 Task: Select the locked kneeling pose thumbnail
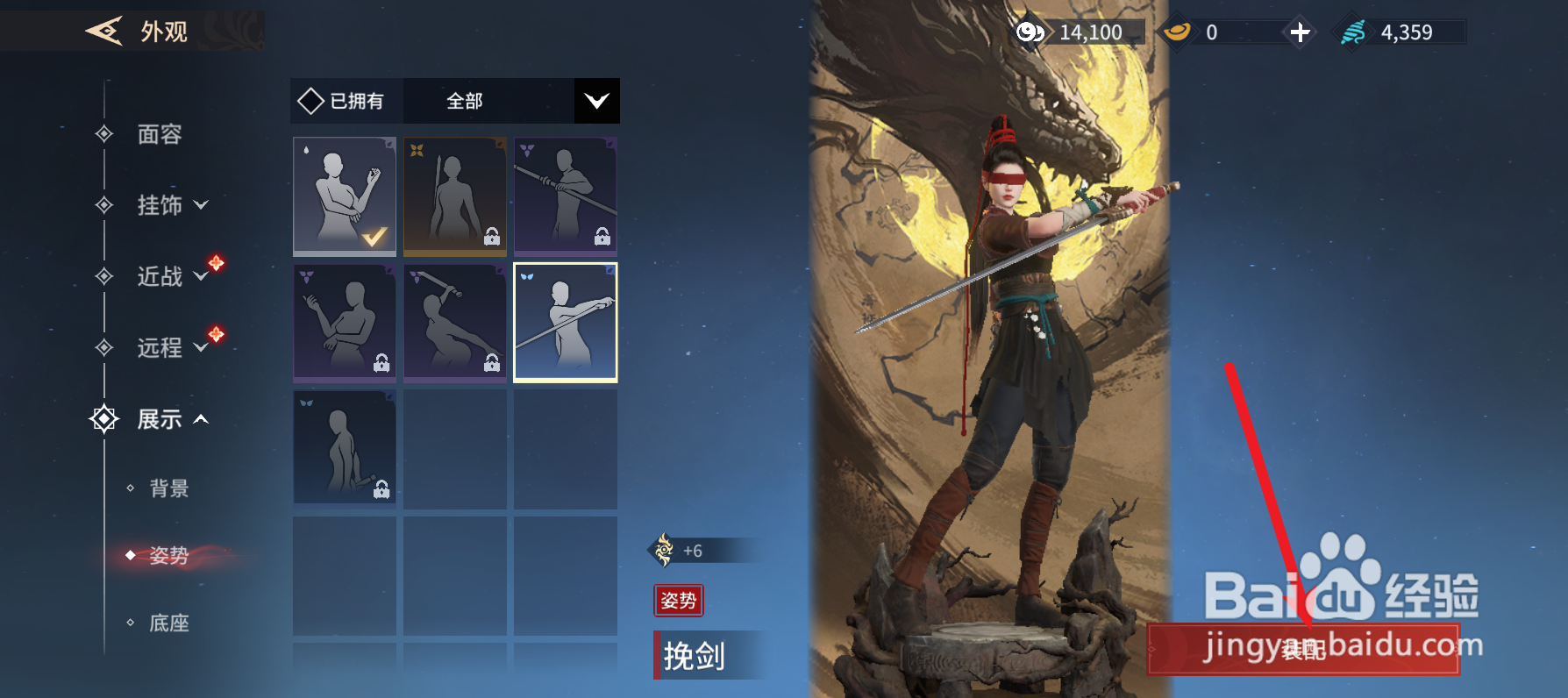point(345,448)
